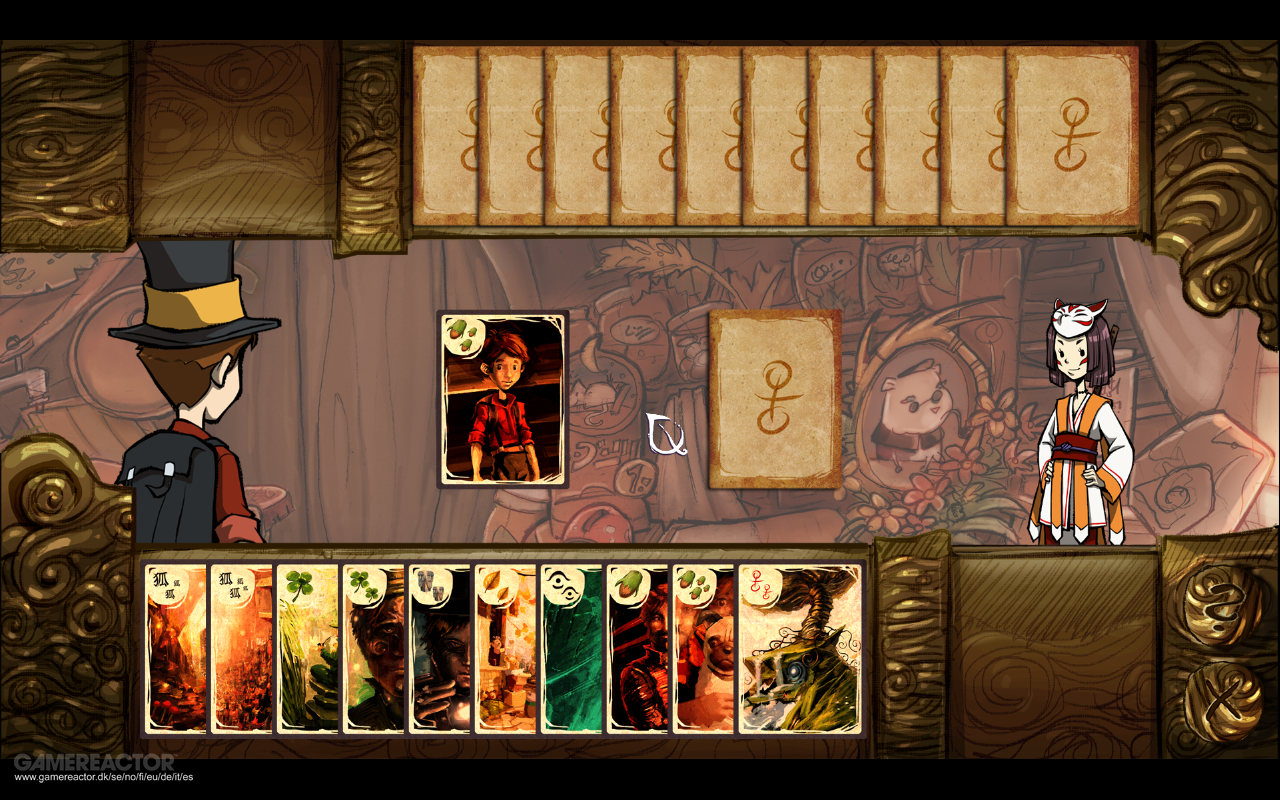The image size is (1280, 800).
Task: Open the question mark help button
Action: [x=1221, y=604]
